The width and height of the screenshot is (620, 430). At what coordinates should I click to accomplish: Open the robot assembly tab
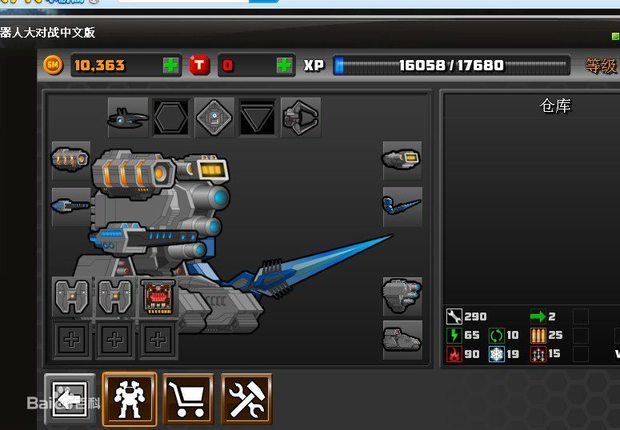coord(129,400)
